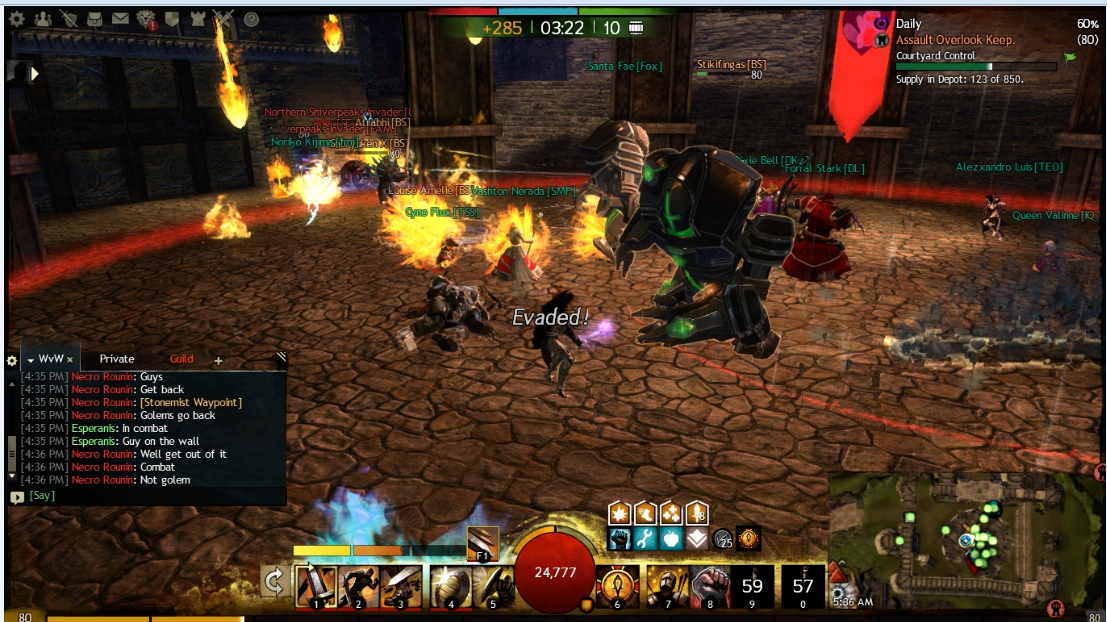Open the game menu gear icon
The image size is (1107, 622).
point(16,18)
